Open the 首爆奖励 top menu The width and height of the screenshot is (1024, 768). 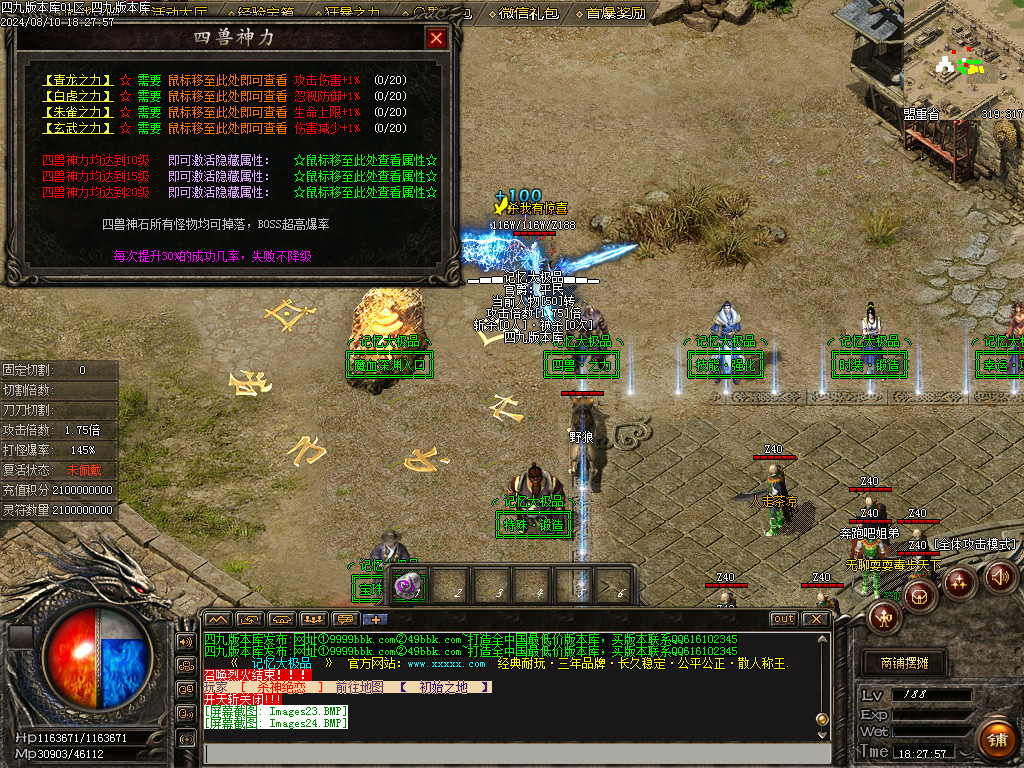[x=616, y=13]
